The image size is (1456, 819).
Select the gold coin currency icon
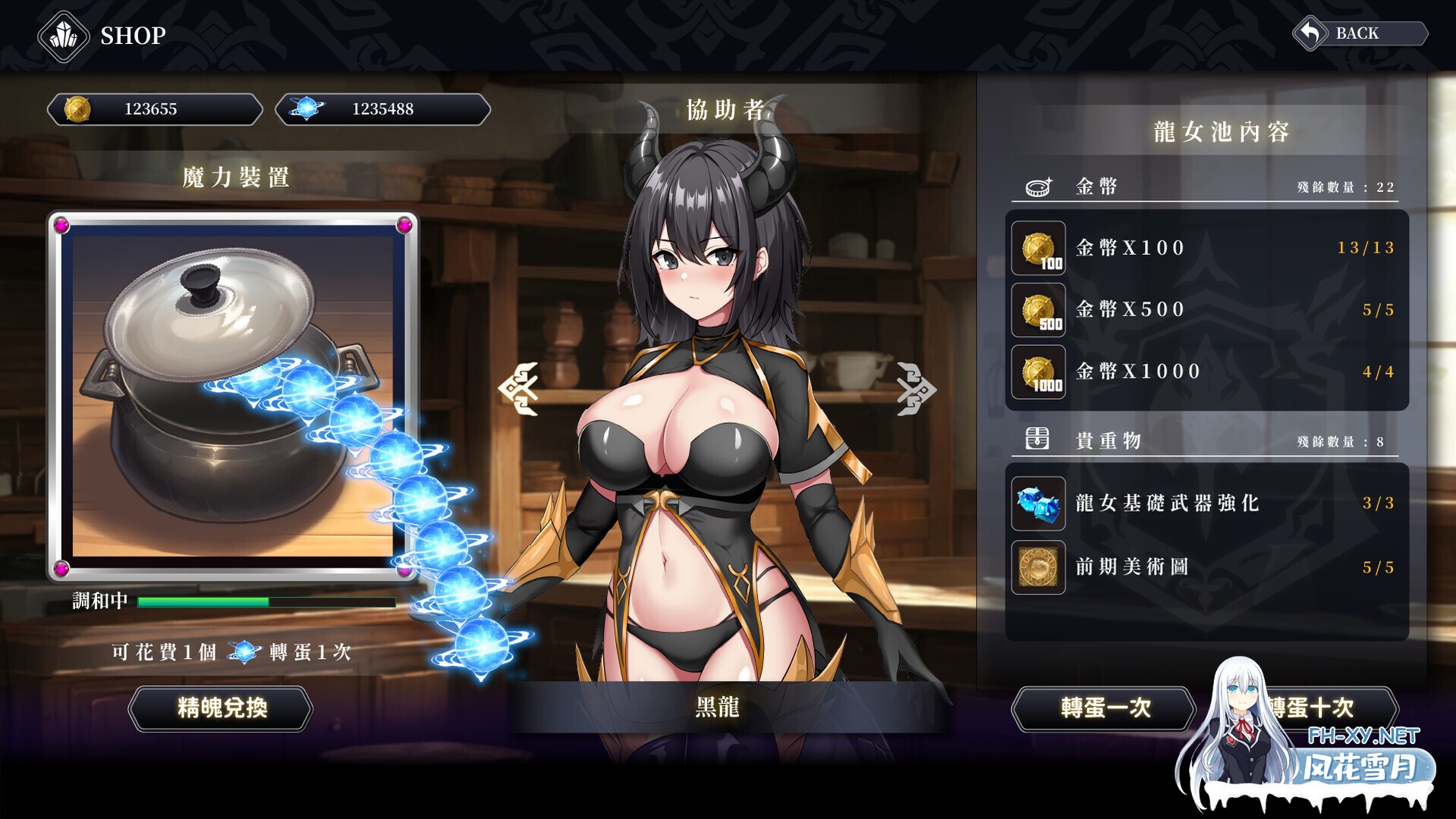(x=80, y=109)
